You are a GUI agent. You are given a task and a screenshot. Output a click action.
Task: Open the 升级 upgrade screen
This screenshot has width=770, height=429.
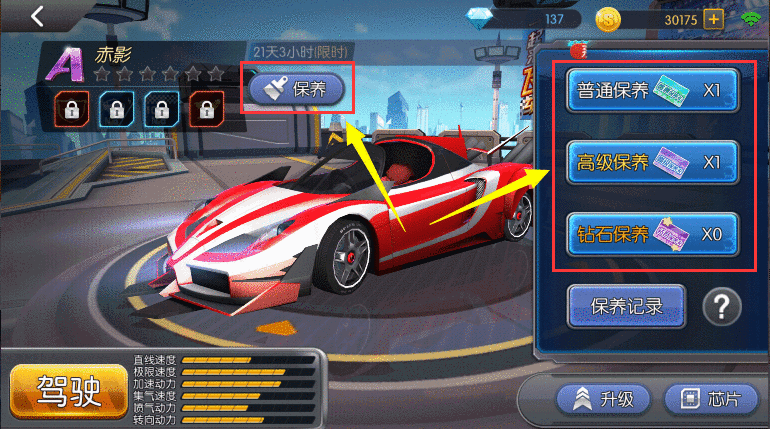tap(603, 399)
